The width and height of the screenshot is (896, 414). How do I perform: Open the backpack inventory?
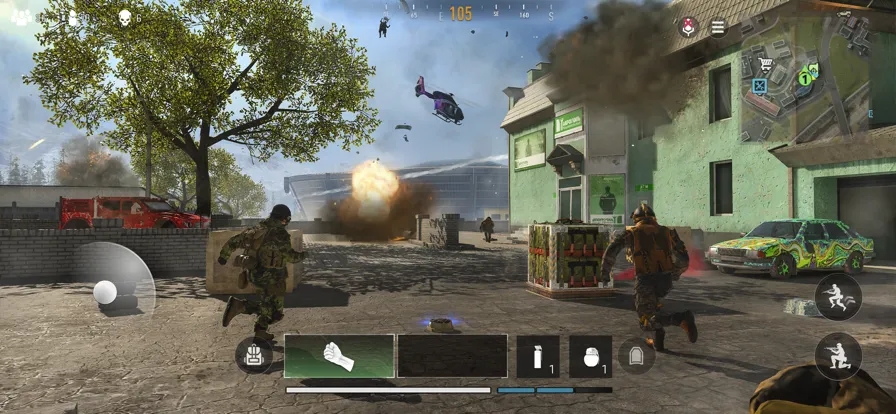(253, 355)
